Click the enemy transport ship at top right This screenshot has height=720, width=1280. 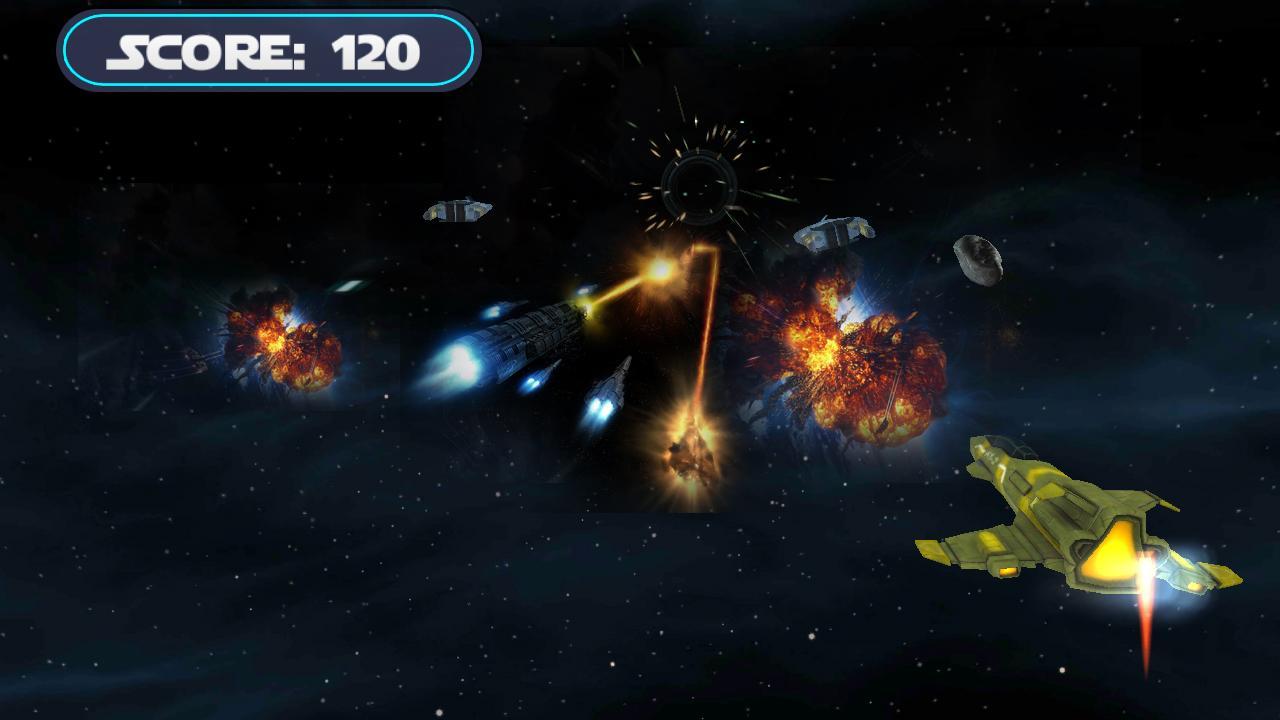pos(835,235)
